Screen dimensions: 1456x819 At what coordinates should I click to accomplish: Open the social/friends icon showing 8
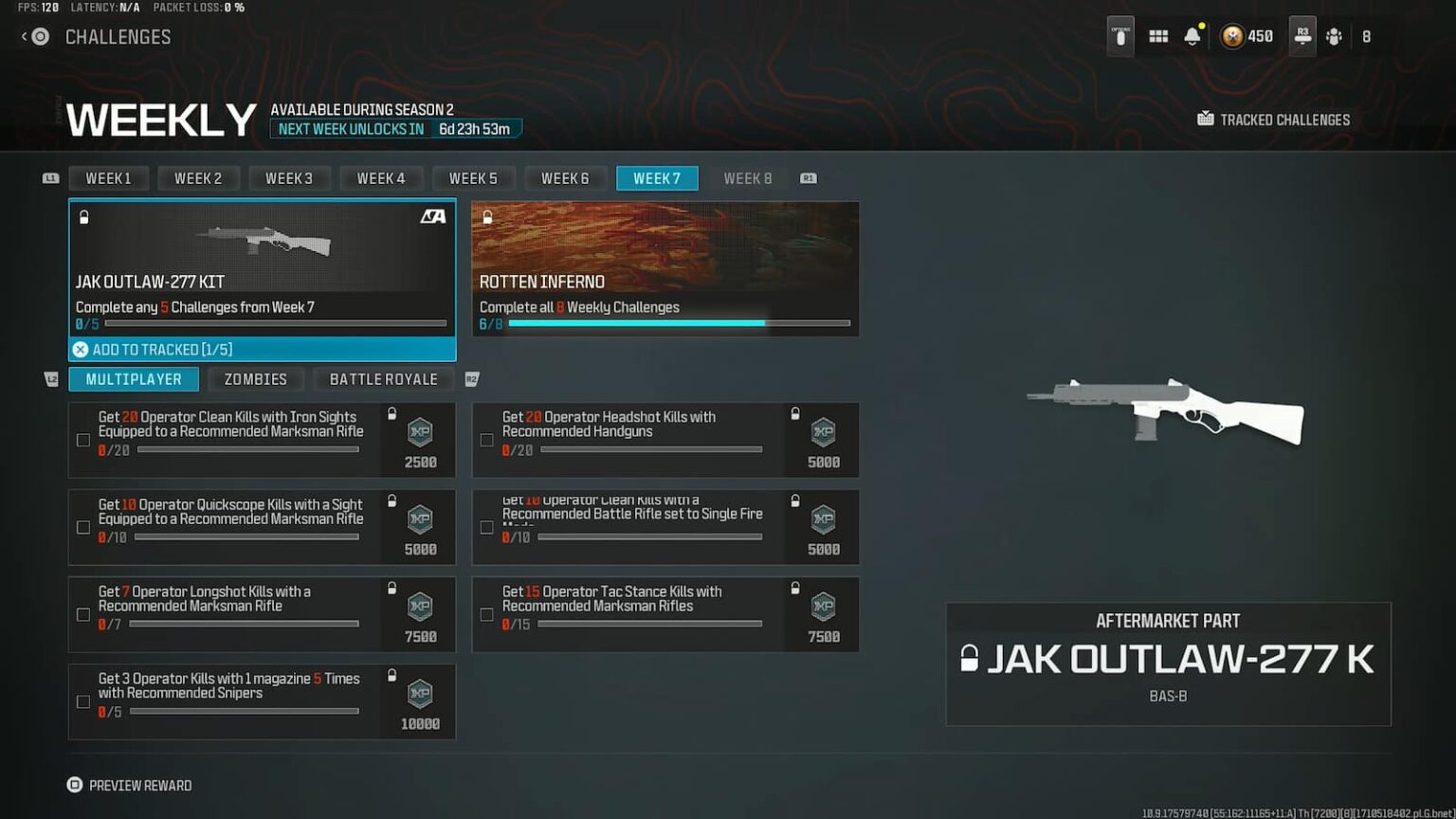(x=1335, y=35)
